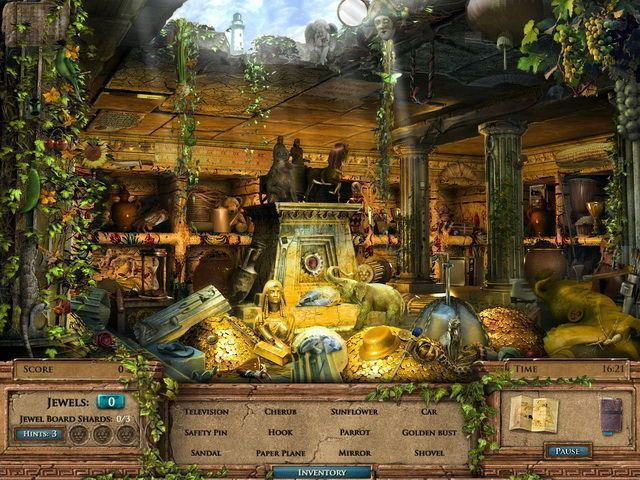The image size is (640, 480).
Task: Select Paper Plane in the item list
Action: click(280, 453)
